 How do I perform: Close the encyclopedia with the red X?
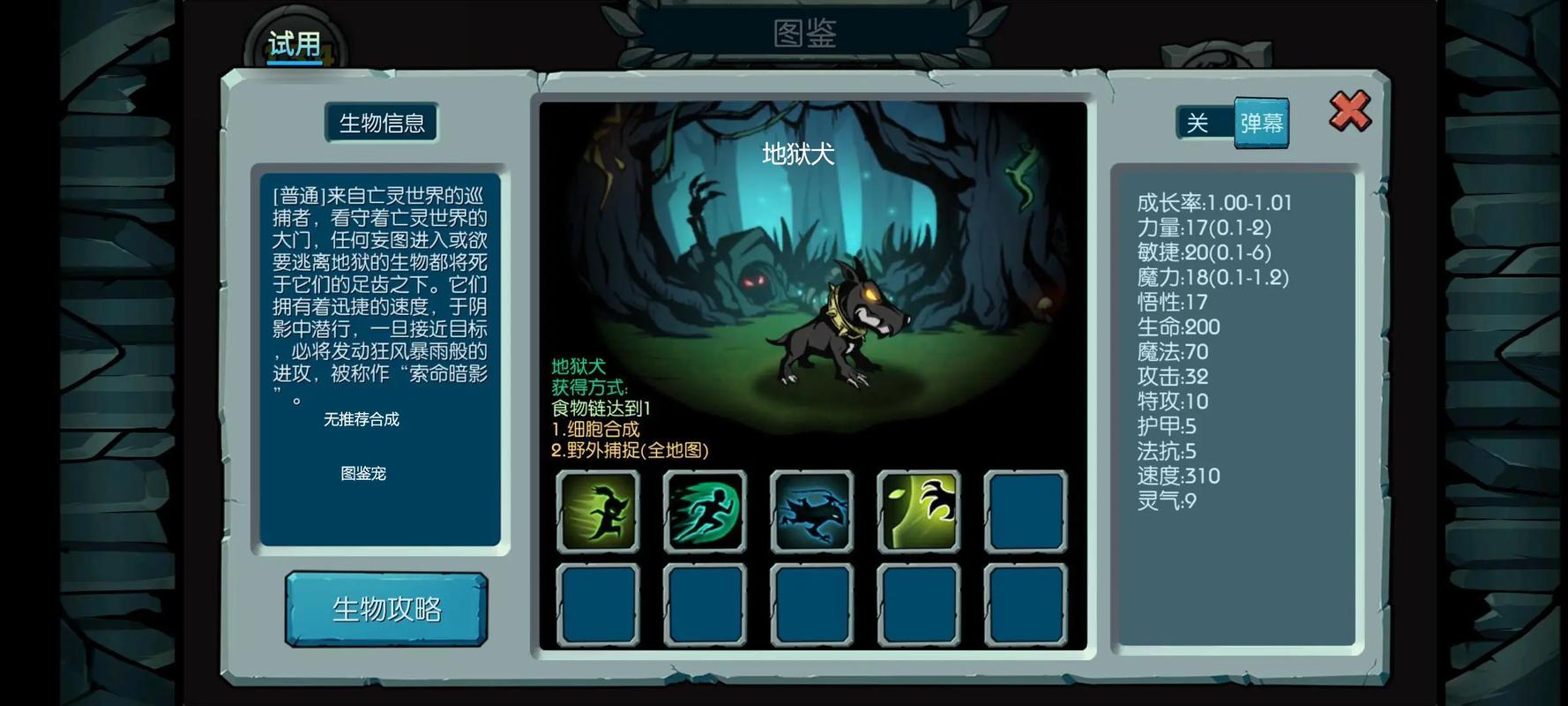1348,110
